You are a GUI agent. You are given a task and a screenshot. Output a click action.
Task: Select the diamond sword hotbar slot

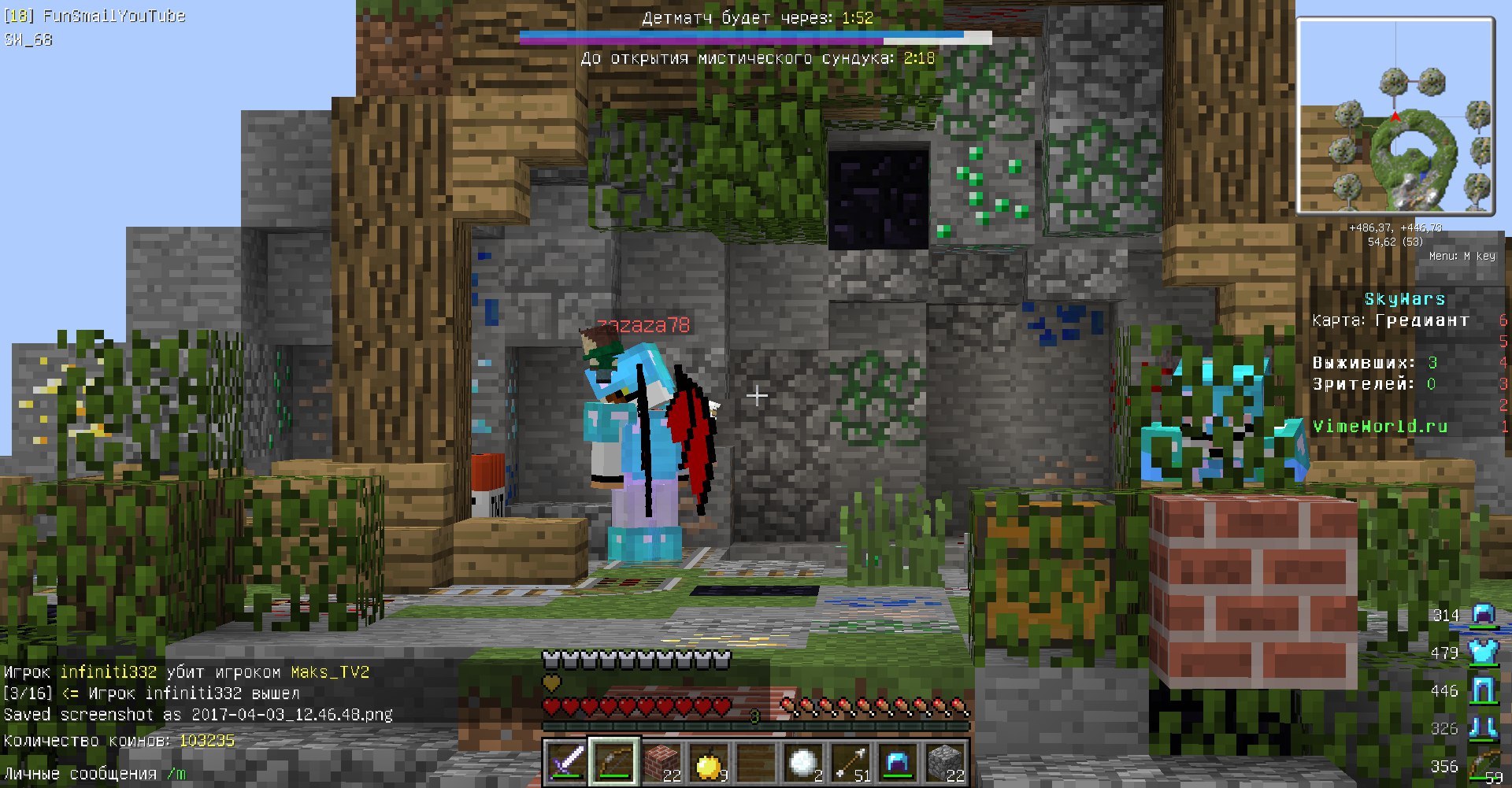pyautogui.click(x=567, y=762)
